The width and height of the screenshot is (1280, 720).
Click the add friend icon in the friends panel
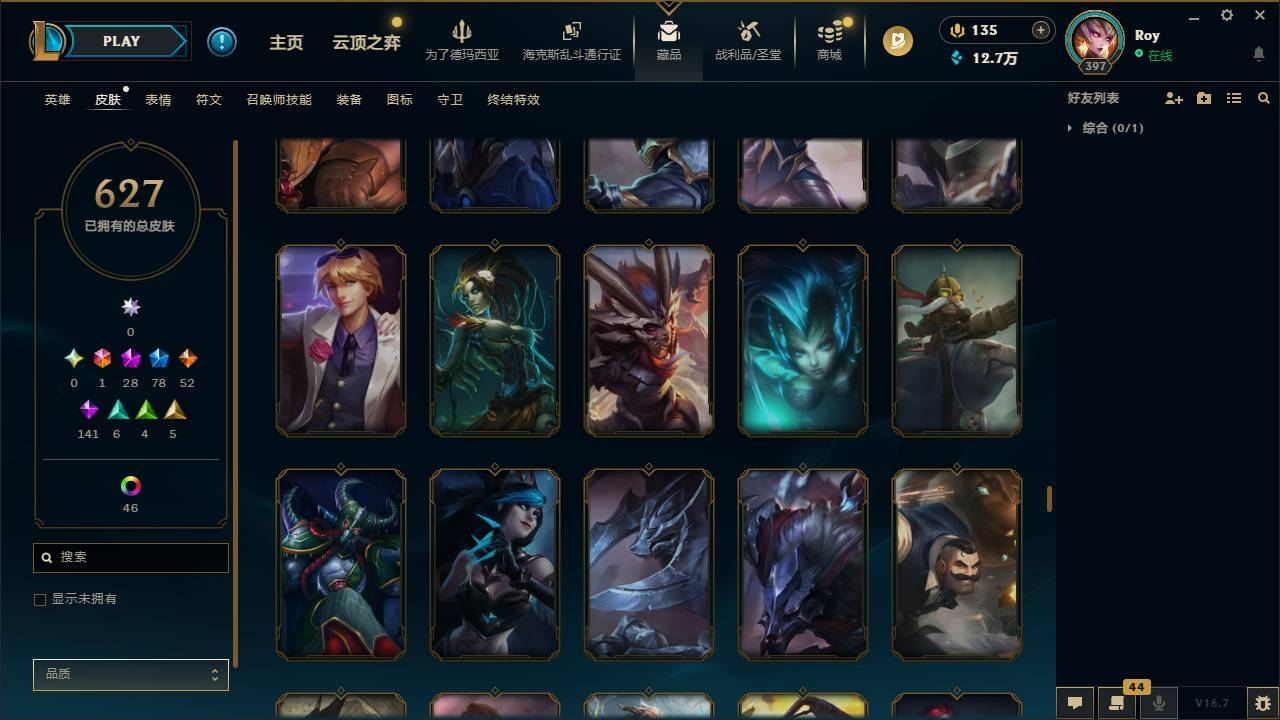tap(1173, 97)
